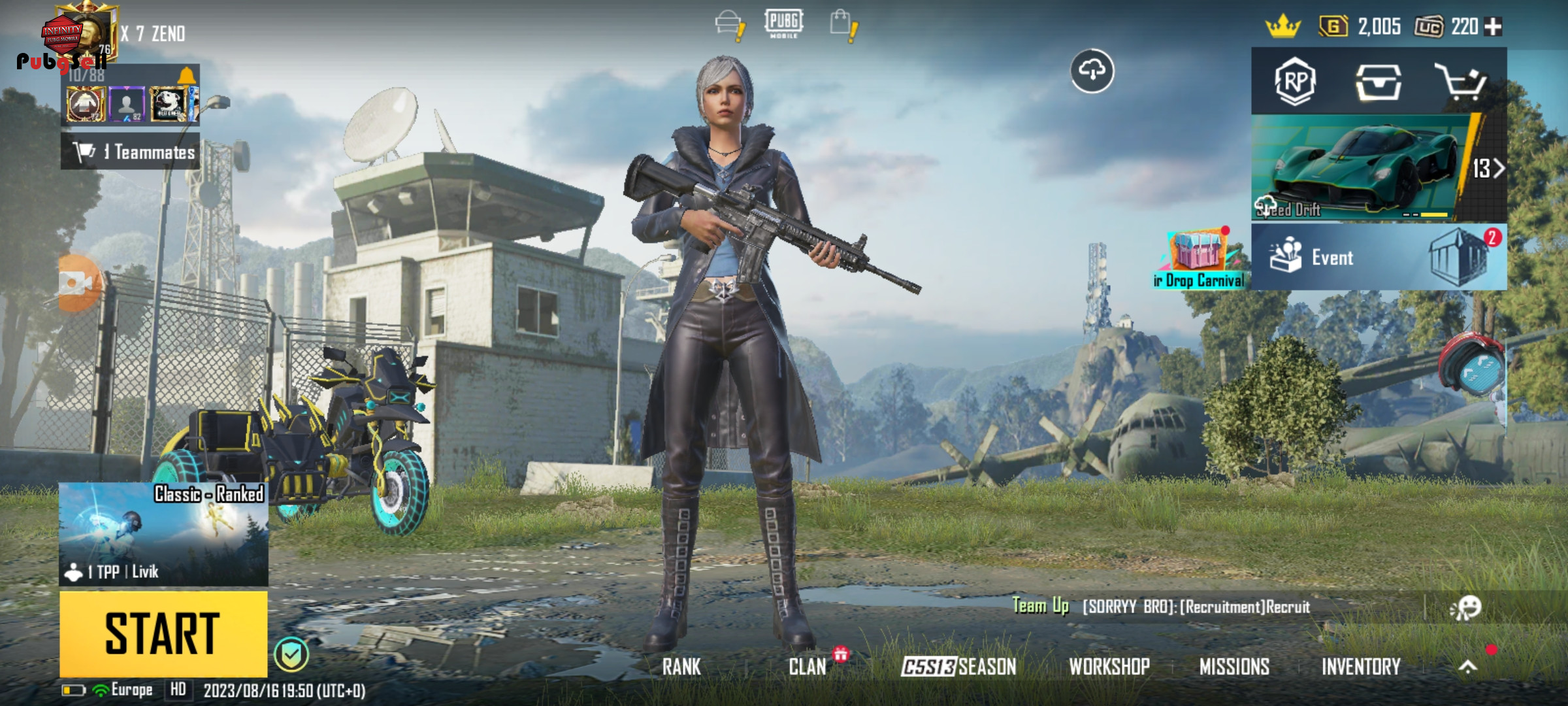Open the CLAN menu

click(808, 667)
